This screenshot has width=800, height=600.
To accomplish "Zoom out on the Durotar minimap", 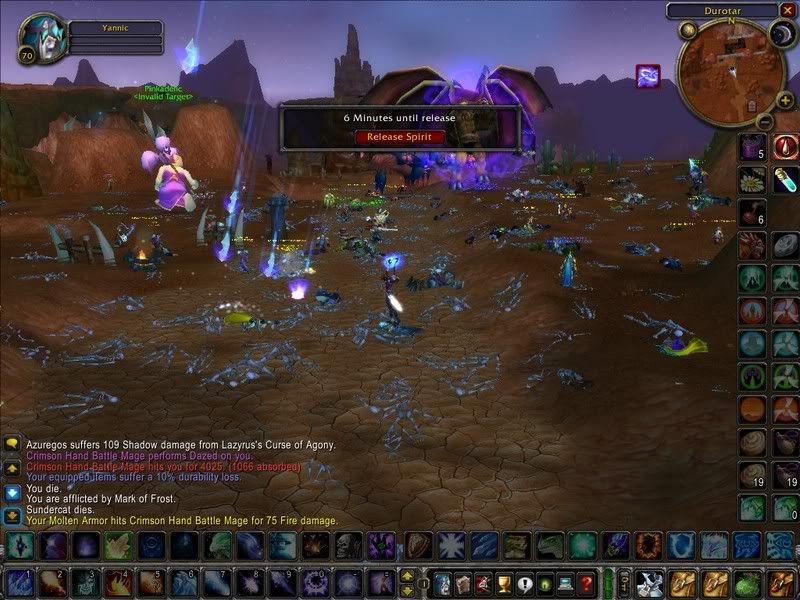I will tap(763, 121).
